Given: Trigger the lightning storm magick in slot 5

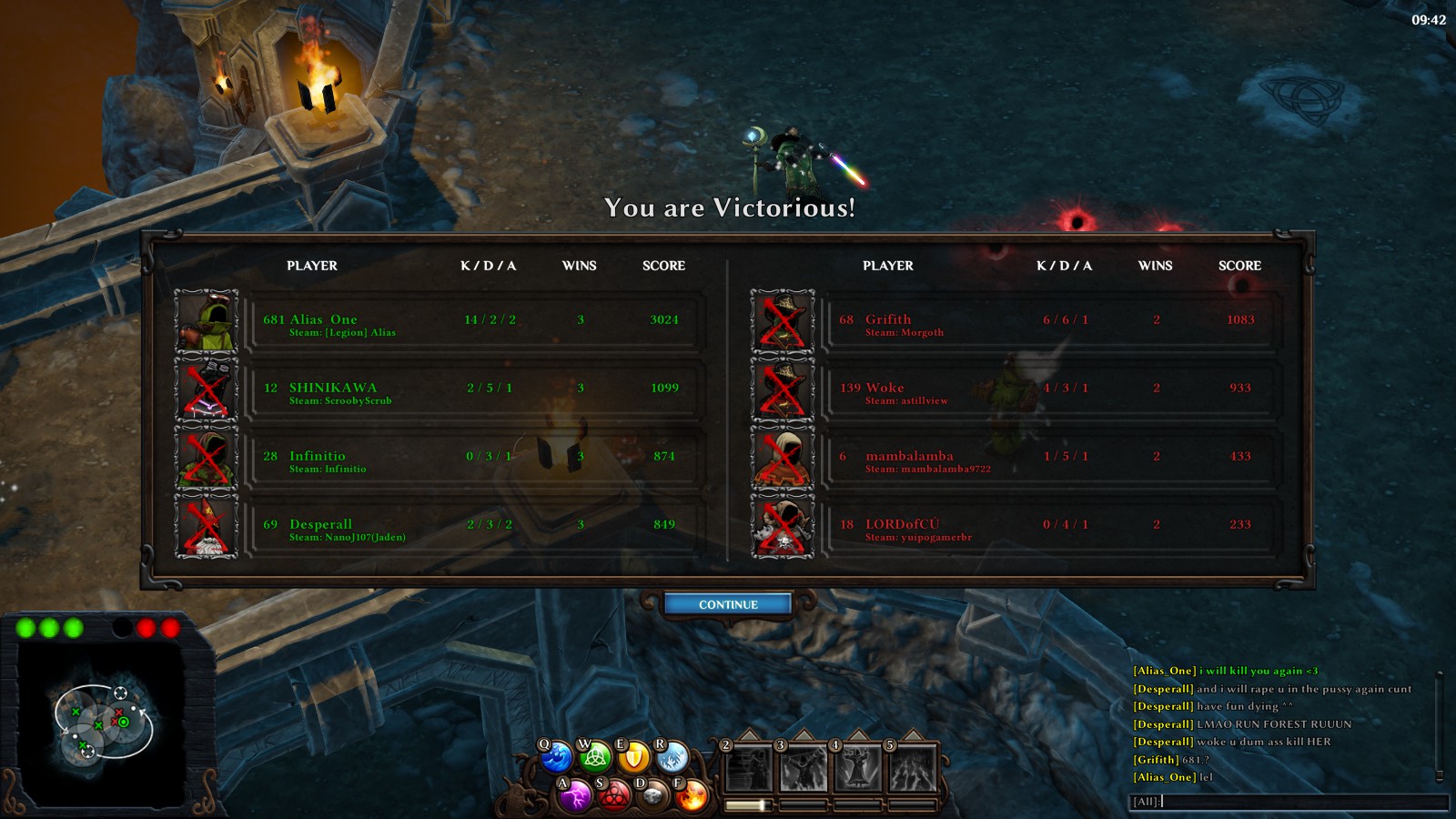Looking at the screenshot, I should [913, 769].
